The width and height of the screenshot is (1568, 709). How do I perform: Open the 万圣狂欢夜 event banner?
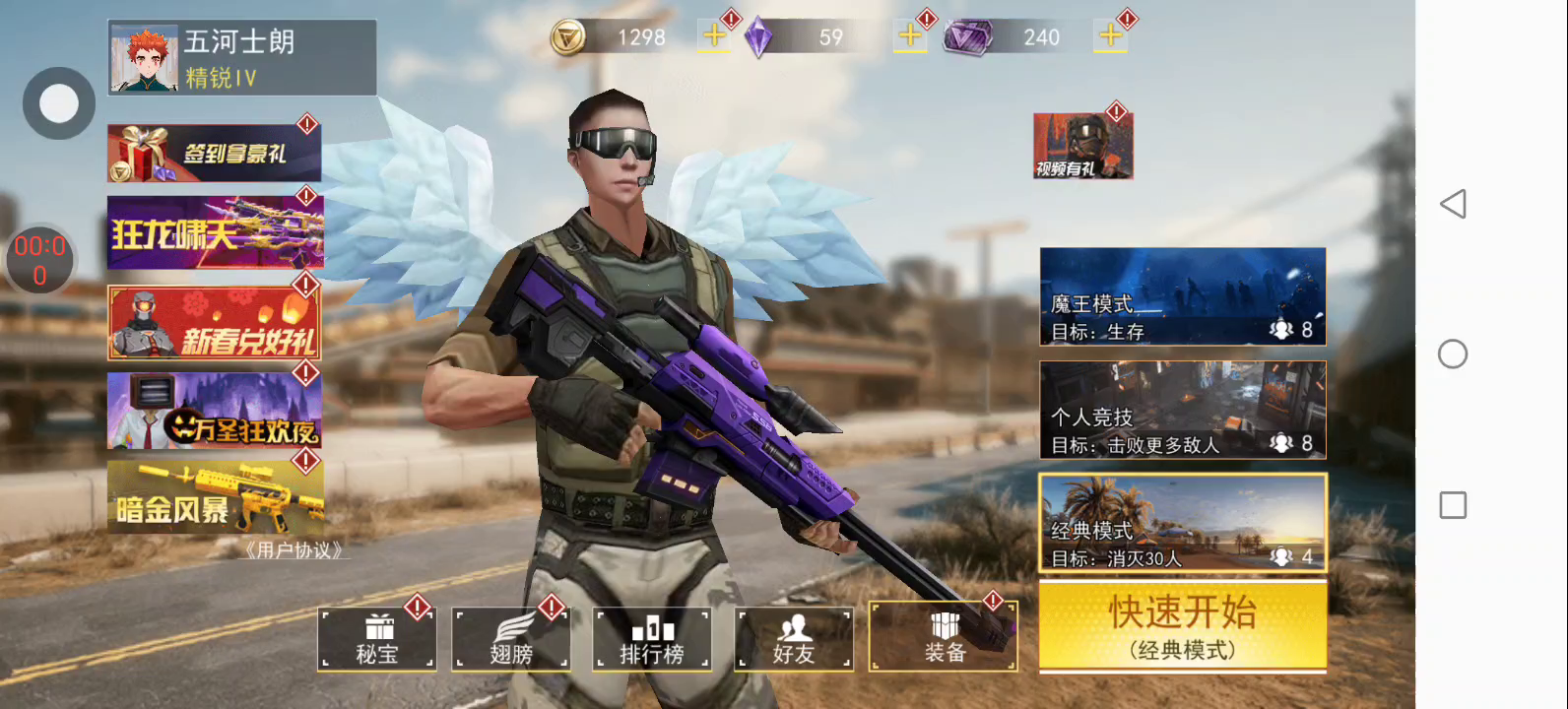pos(214,410)
